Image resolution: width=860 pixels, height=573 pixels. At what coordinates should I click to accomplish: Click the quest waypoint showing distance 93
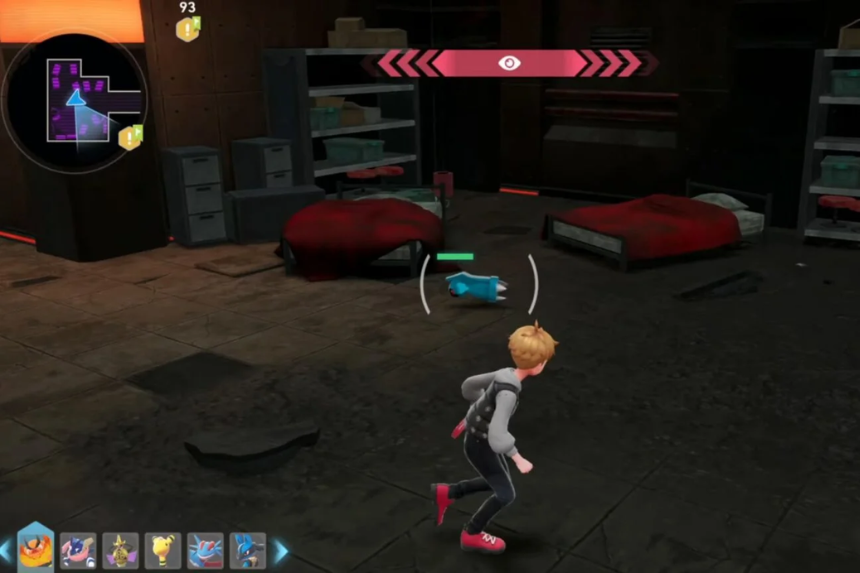[188, 27]
